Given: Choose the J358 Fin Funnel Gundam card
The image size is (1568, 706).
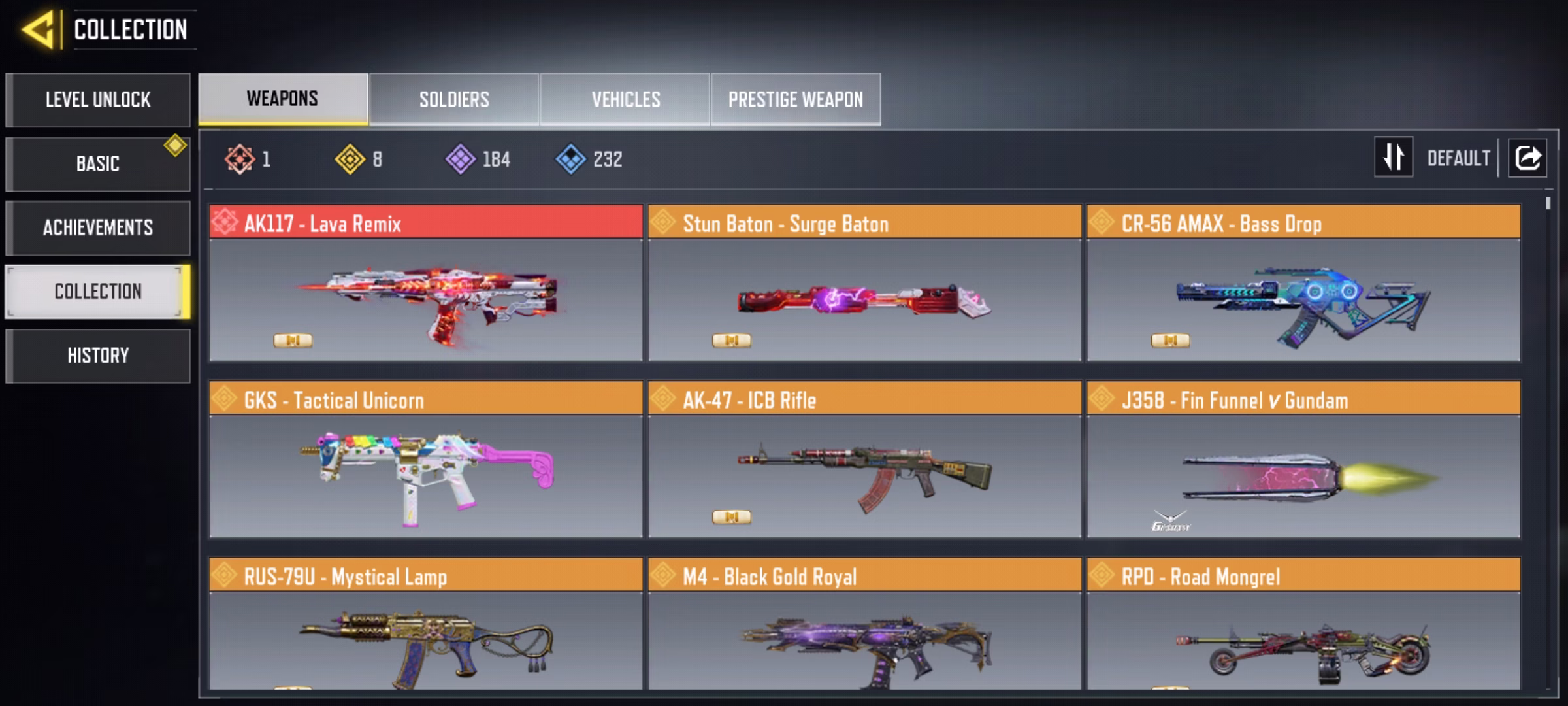Looking at the screenshot, I should tap(1303, 460).
